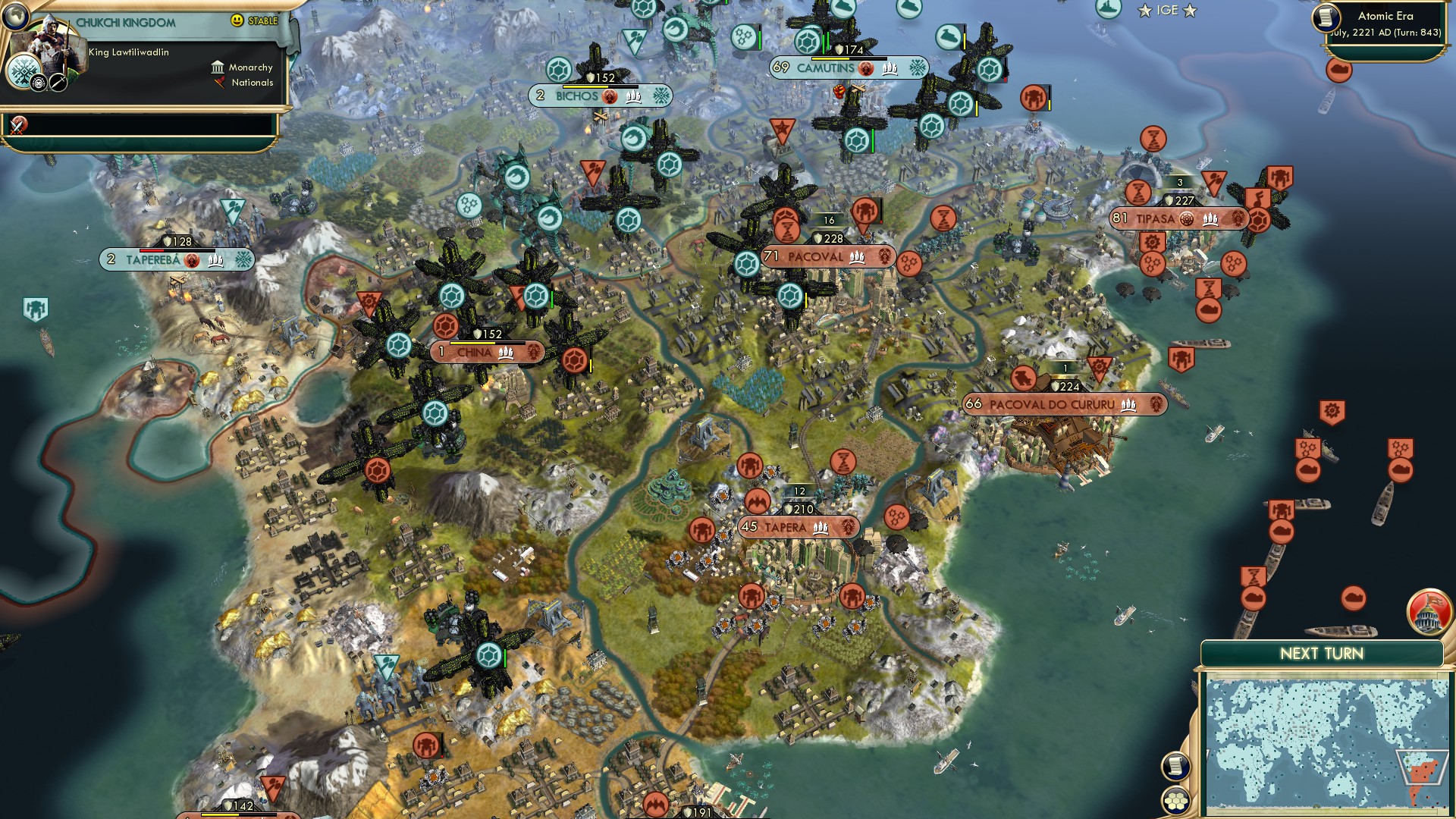Open the scroll menu beside Atomic Era

coord(1326,17)
